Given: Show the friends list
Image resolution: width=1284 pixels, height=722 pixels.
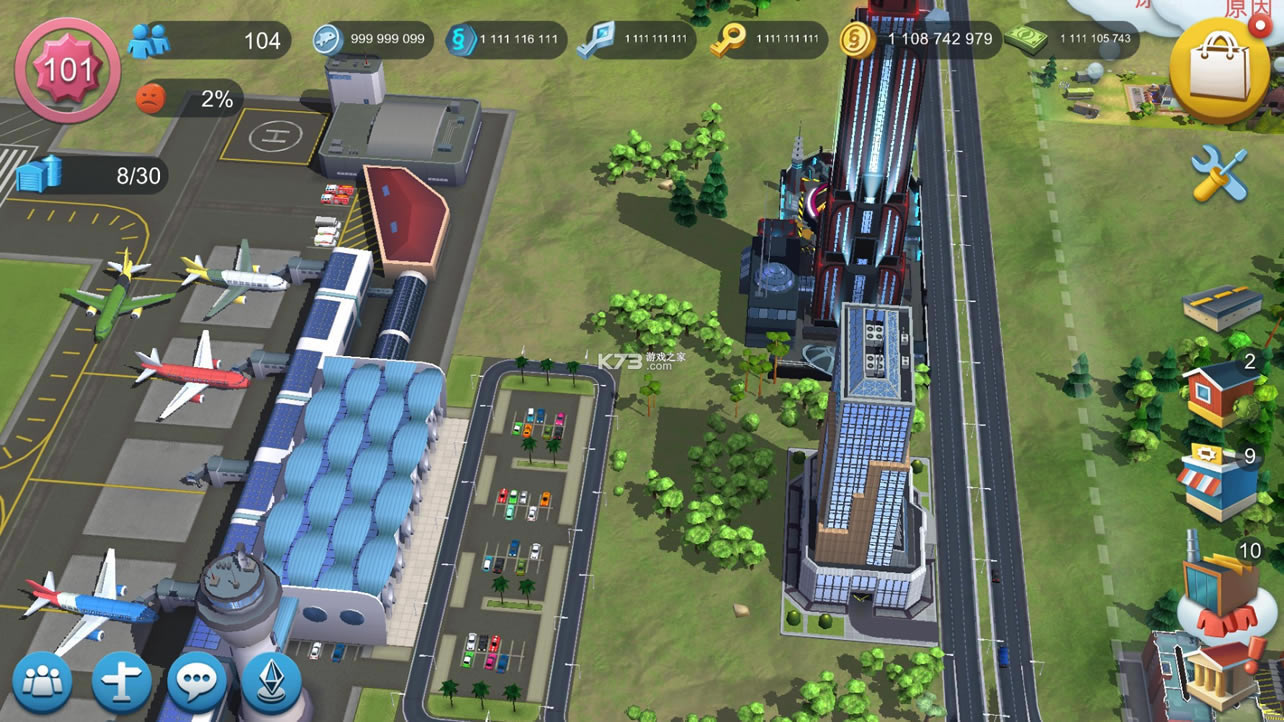Looking at the screenshot, I should (x=41, y=682).
